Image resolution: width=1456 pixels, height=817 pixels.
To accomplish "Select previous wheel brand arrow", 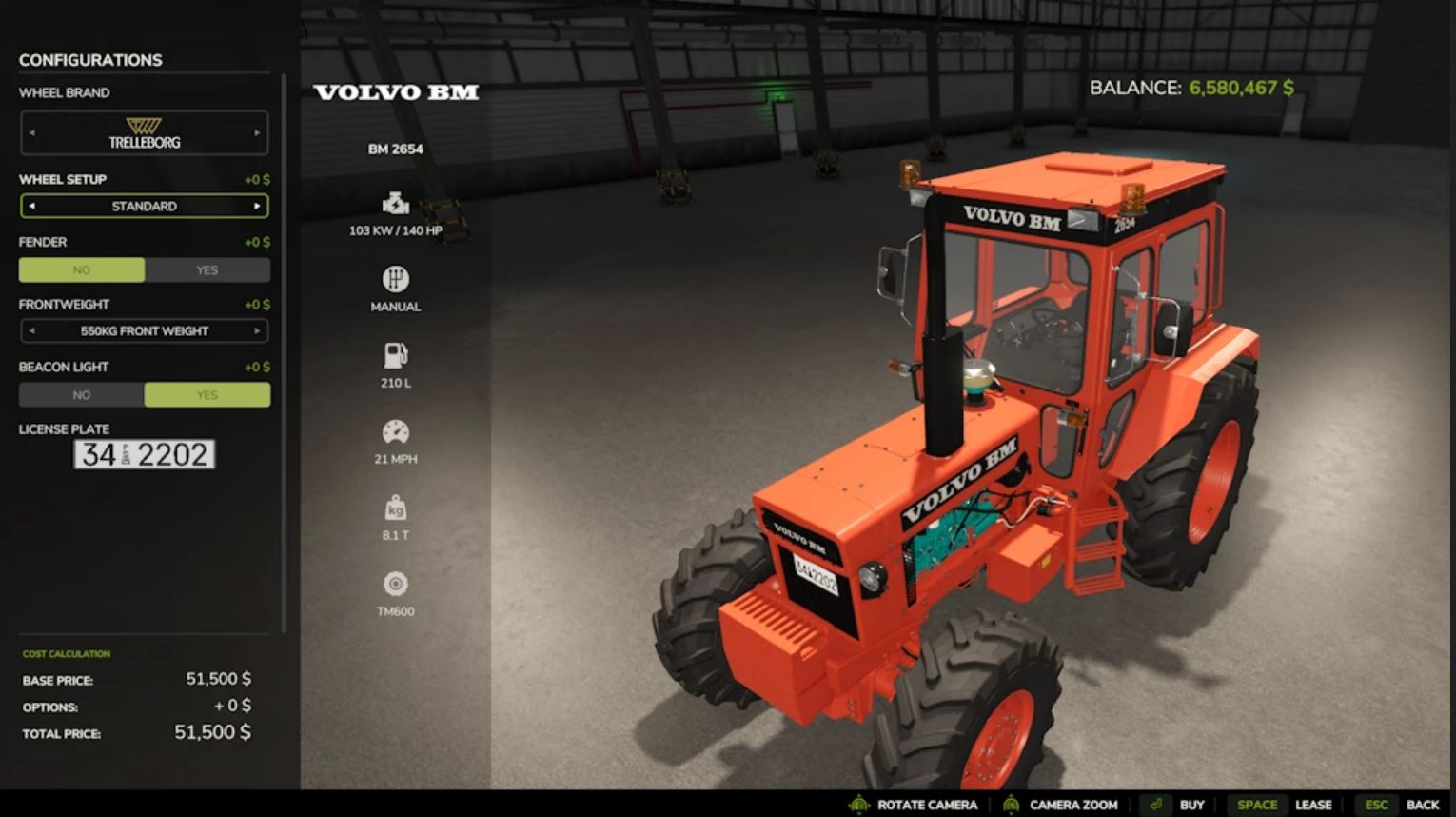I will 31,133.
